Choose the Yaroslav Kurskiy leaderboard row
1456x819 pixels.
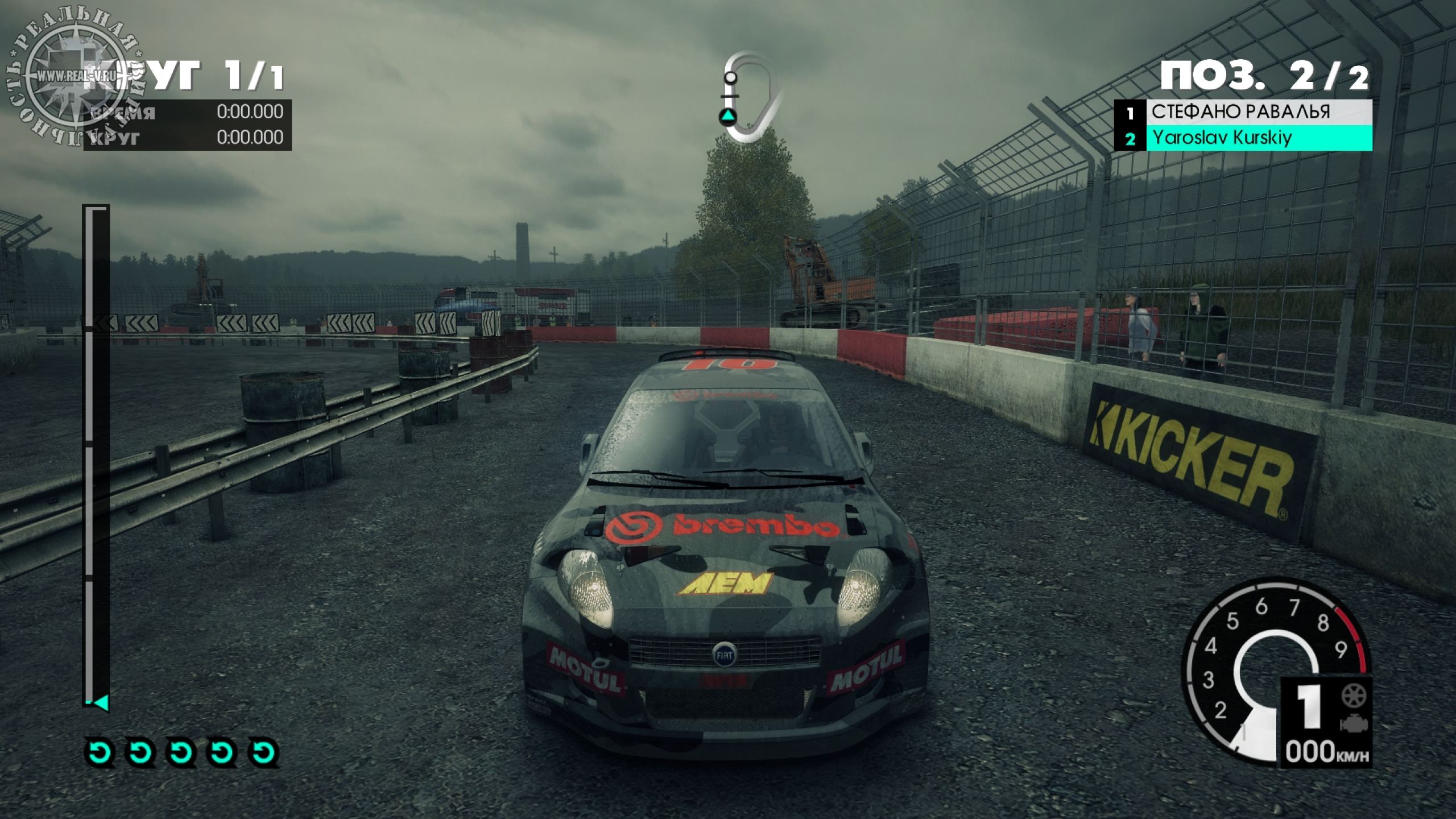click(x=1243, y=138)
